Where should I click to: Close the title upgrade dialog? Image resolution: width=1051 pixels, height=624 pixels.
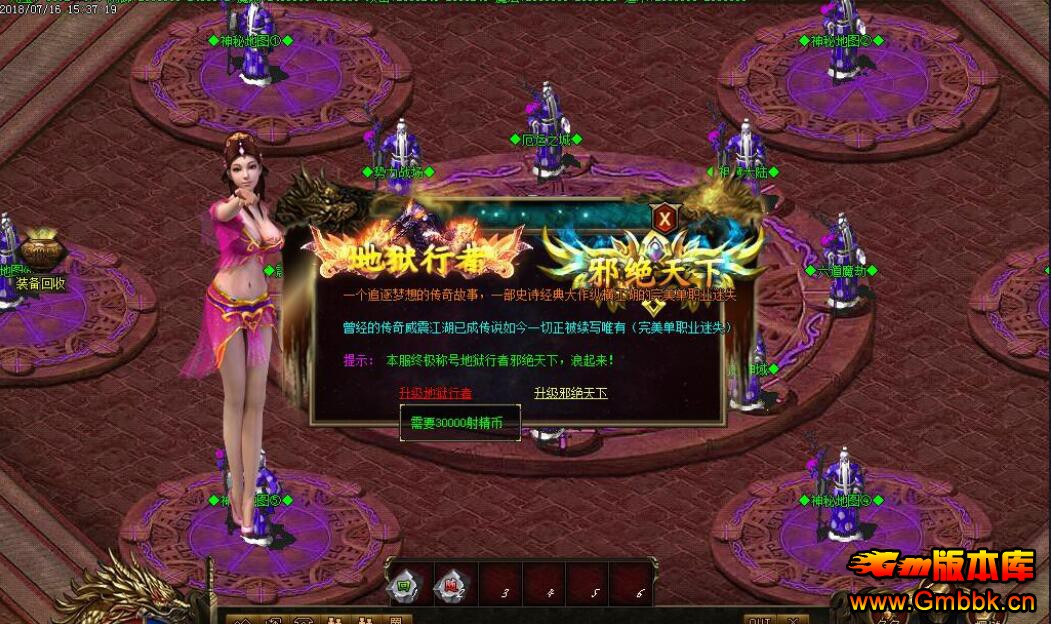662,216
